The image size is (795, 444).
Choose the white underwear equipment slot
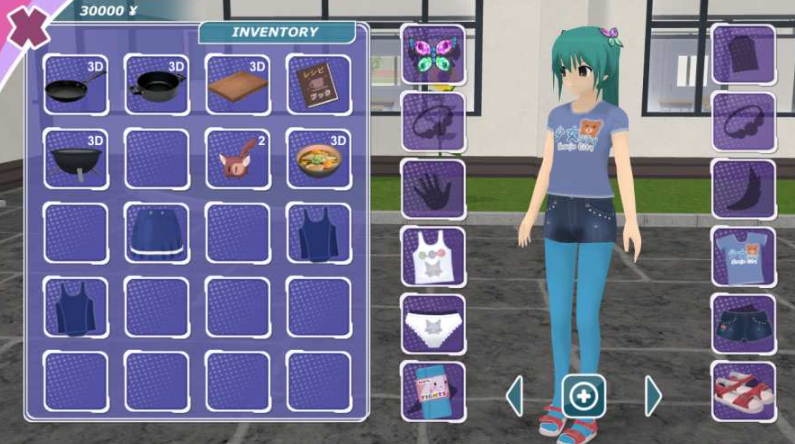tap(433, 324)
